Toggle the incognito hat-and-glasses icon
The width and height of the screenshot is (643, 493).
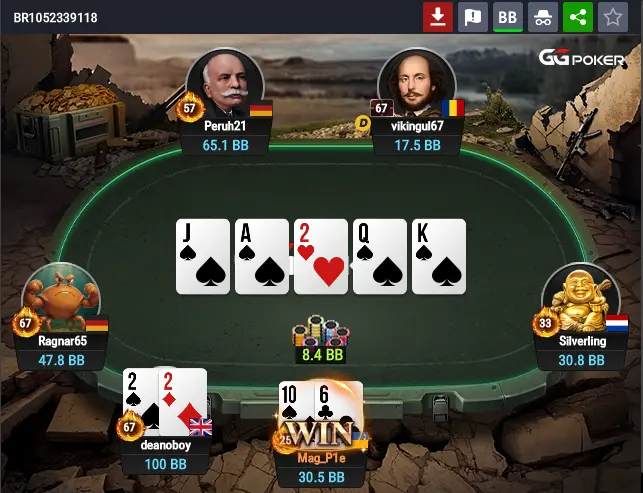pyautogui.click(x=541, y=17)
